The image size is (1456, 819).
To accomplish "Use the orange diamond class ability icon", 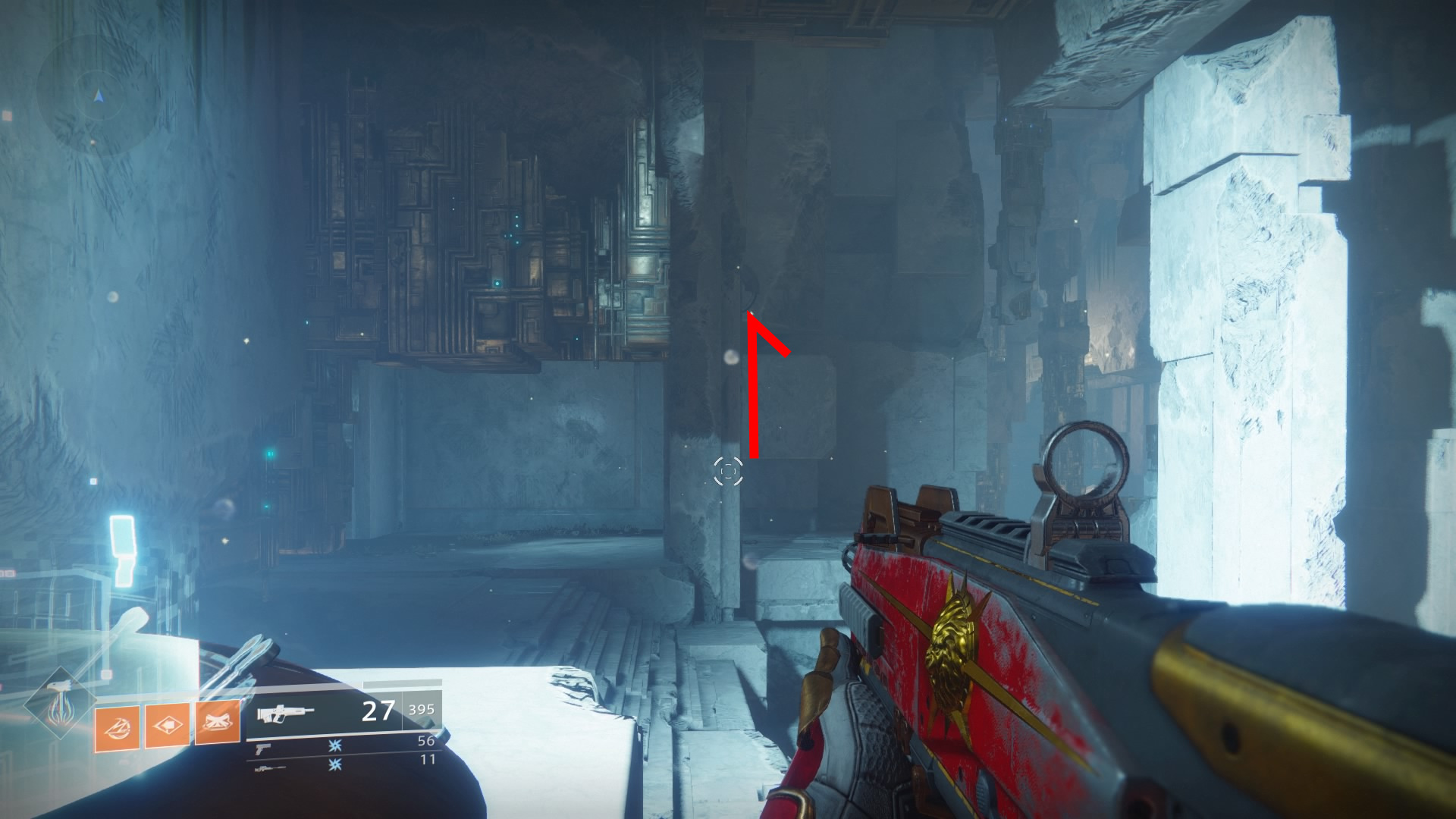I will (168, 726).
